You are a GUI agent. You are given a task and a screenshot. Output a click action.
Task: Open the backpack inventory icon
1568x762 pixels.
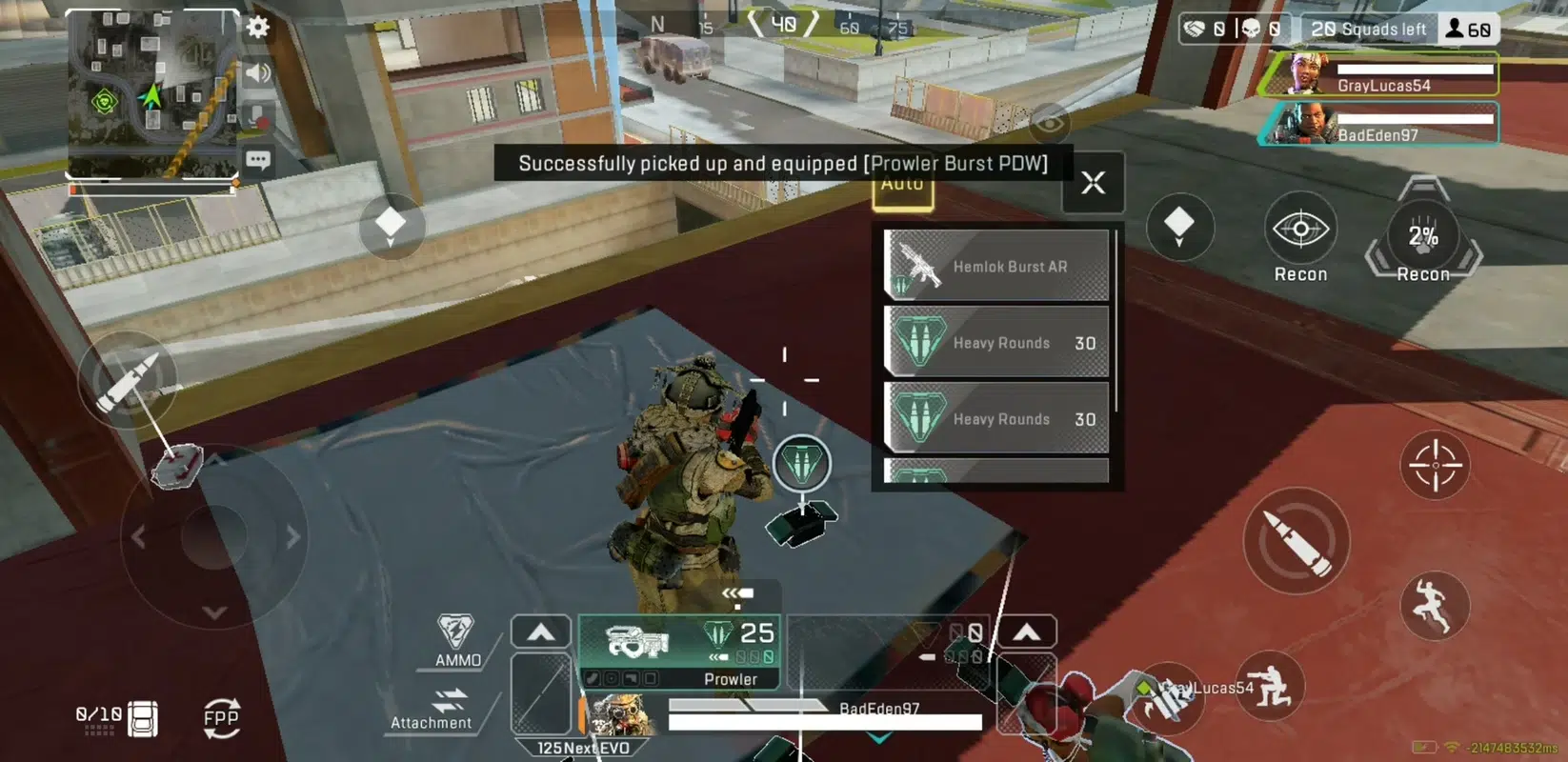pos(143,719)
